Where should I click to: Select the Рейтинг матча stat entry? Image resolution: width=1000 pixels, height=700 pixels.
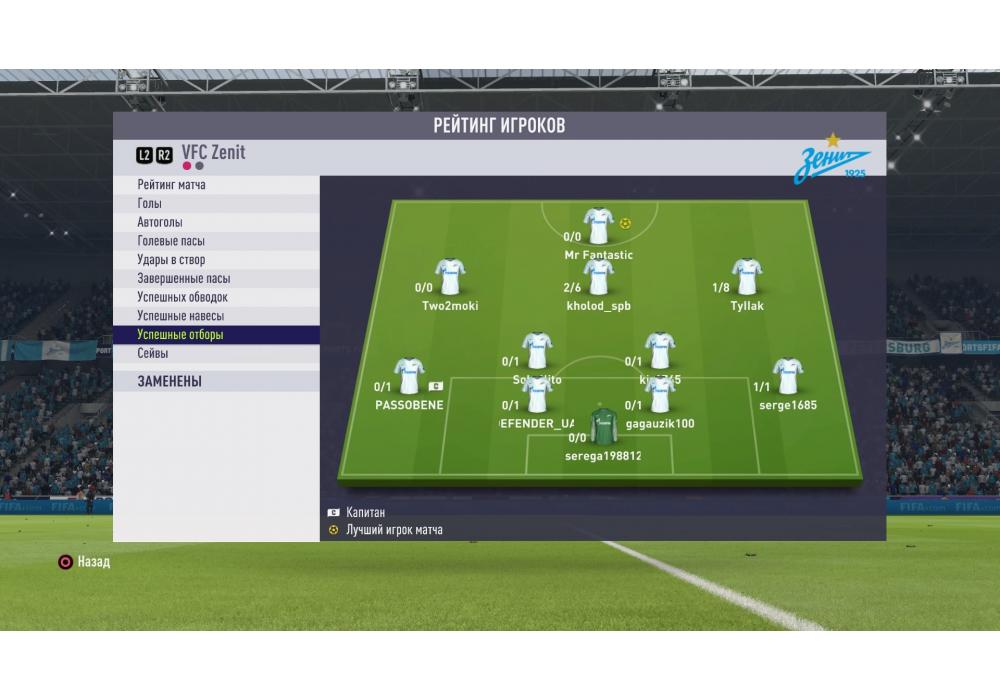(172, 185)
